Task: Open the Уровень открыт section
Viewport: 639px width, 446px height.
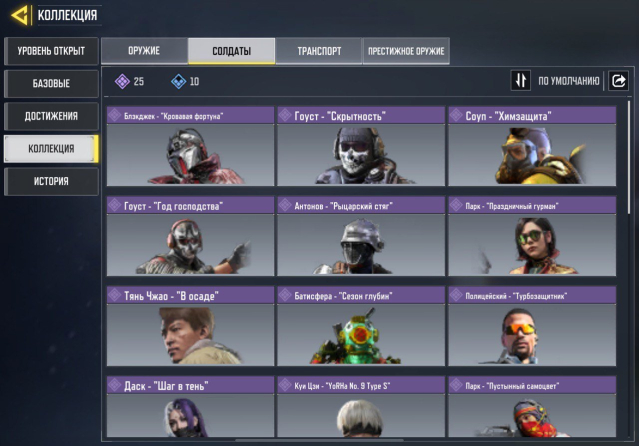Action: click(50, 50)
